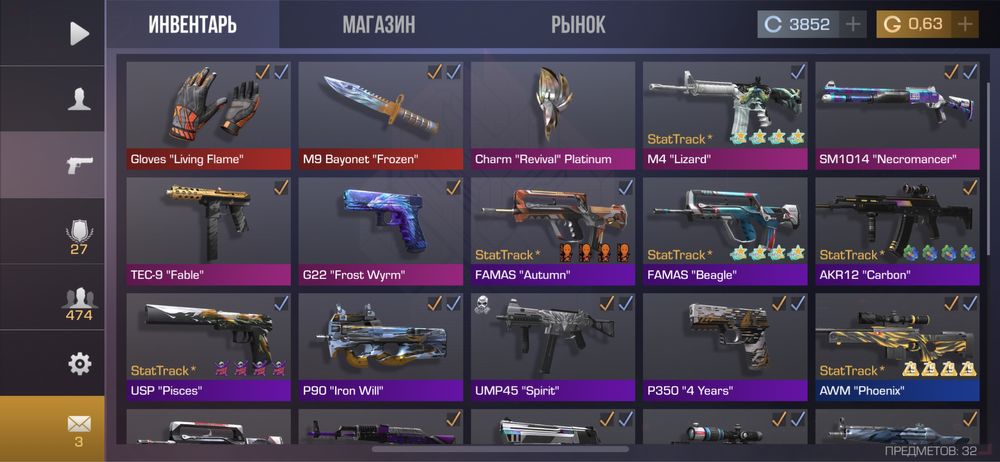
Task: Tap the play arrow in the sidebar
Action: pos(79,33)
